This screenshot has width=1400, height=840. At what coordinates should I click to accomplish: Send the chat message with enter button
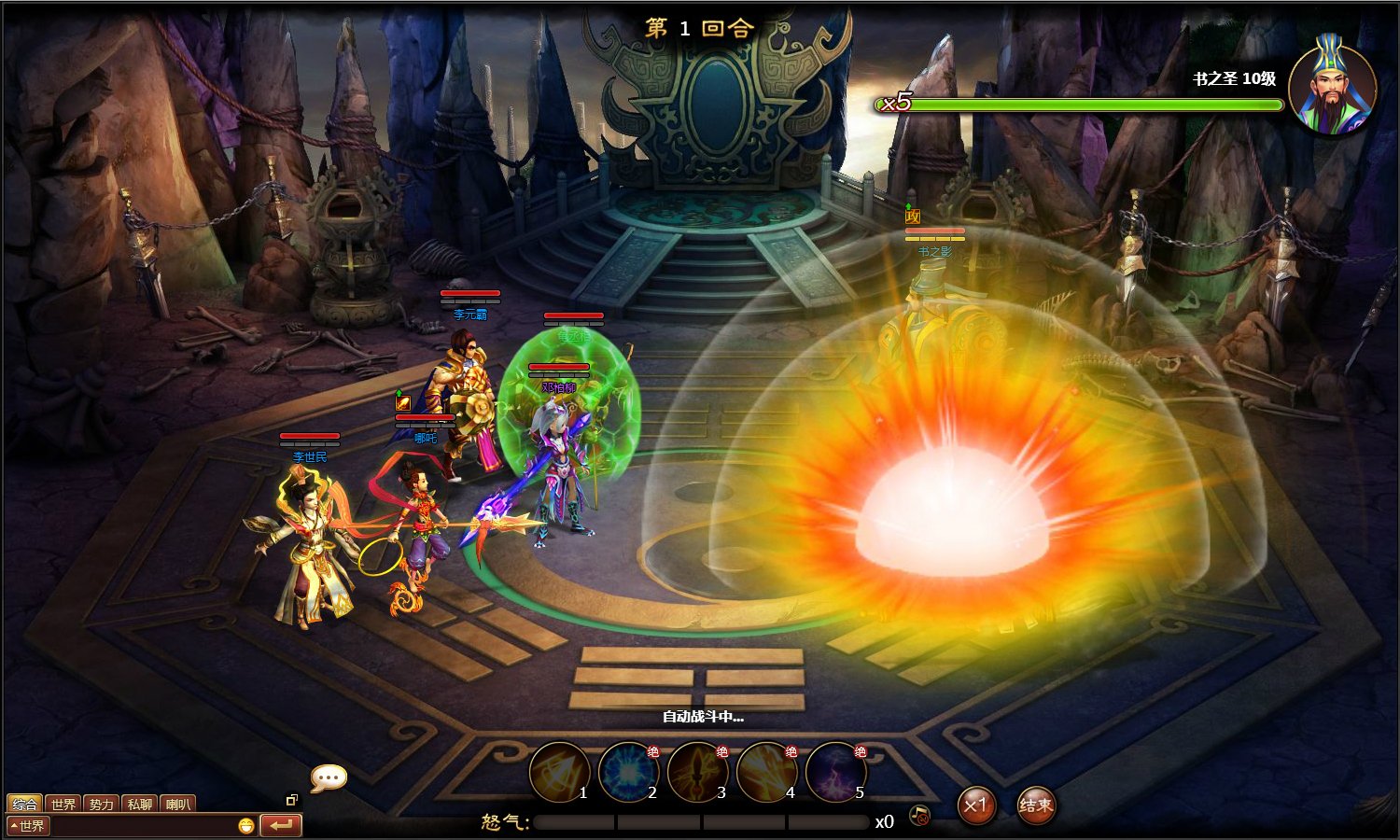pos(280,825)
